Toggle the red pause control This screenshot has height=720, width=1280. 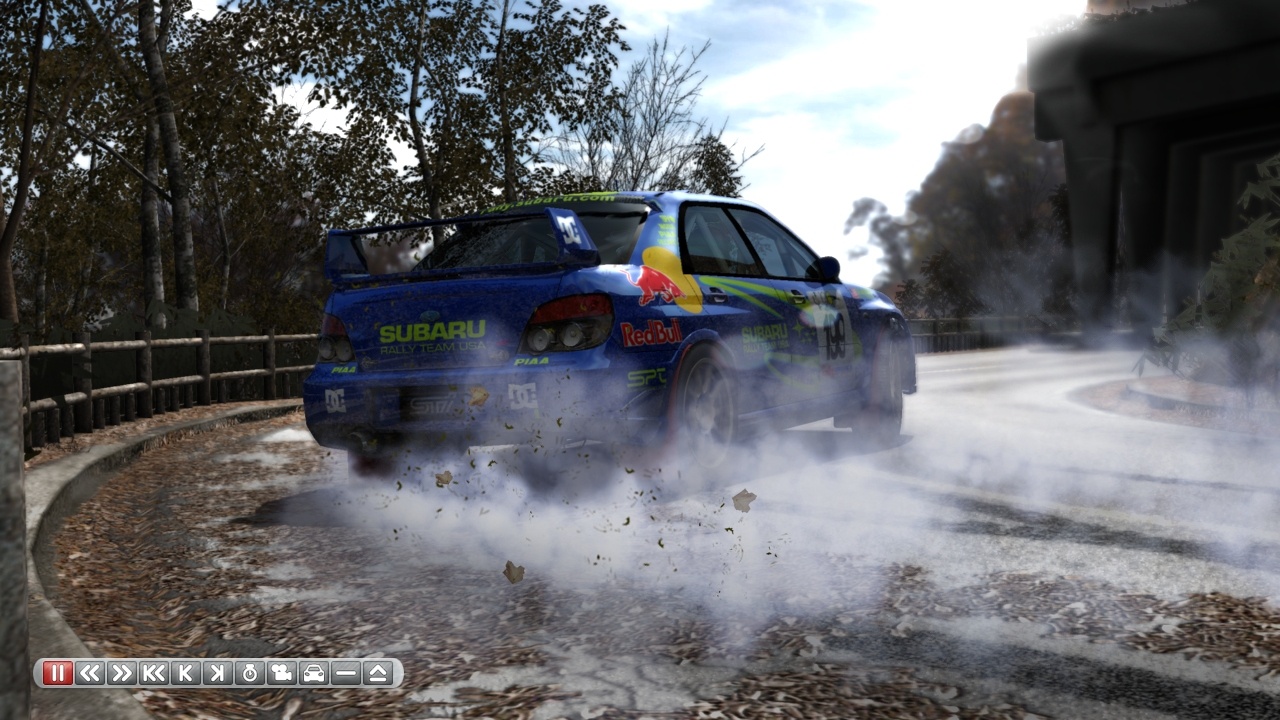(57, 674)
